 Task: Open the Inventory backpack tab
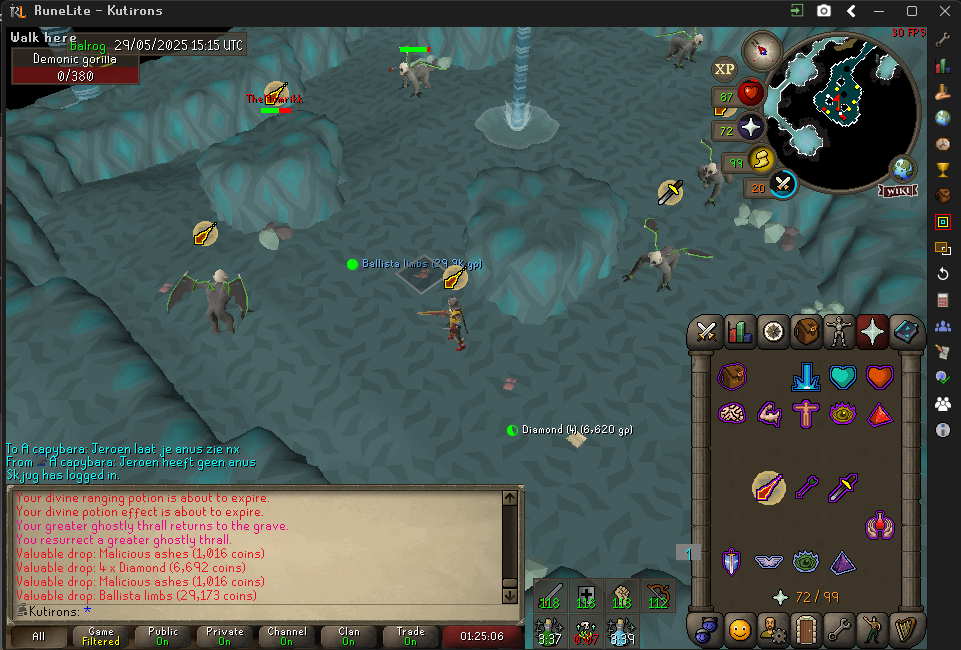click(806, 331)
